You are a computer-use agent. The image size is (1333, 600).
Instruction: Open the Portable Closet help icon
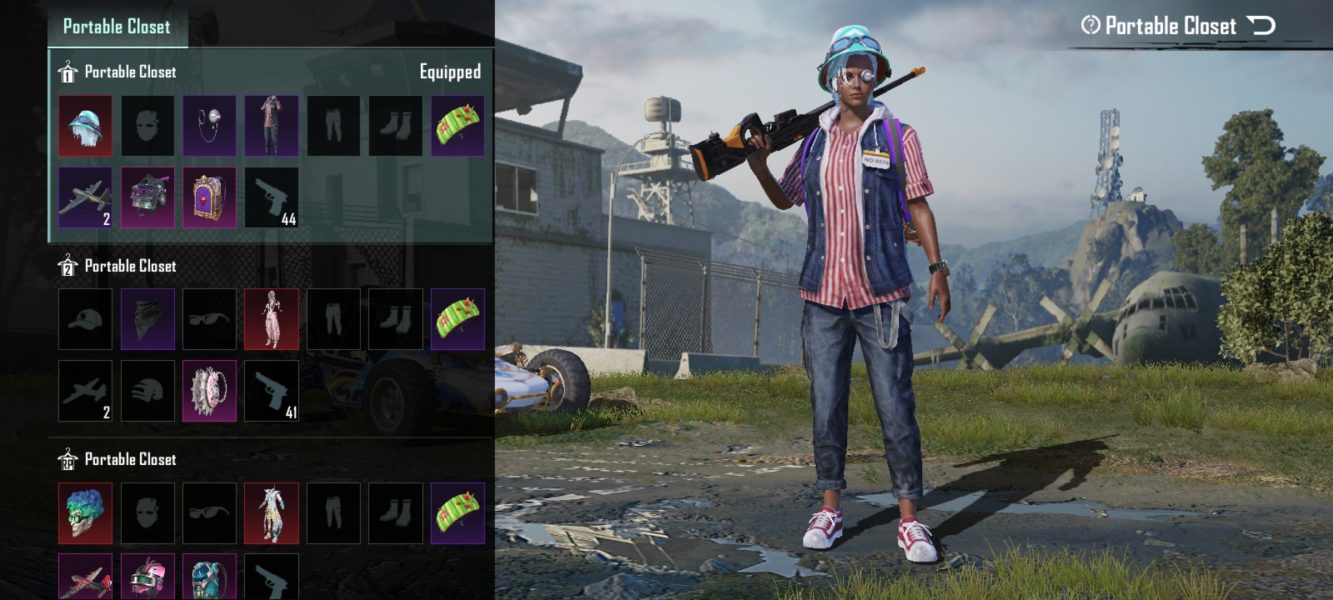point(1090,26)
